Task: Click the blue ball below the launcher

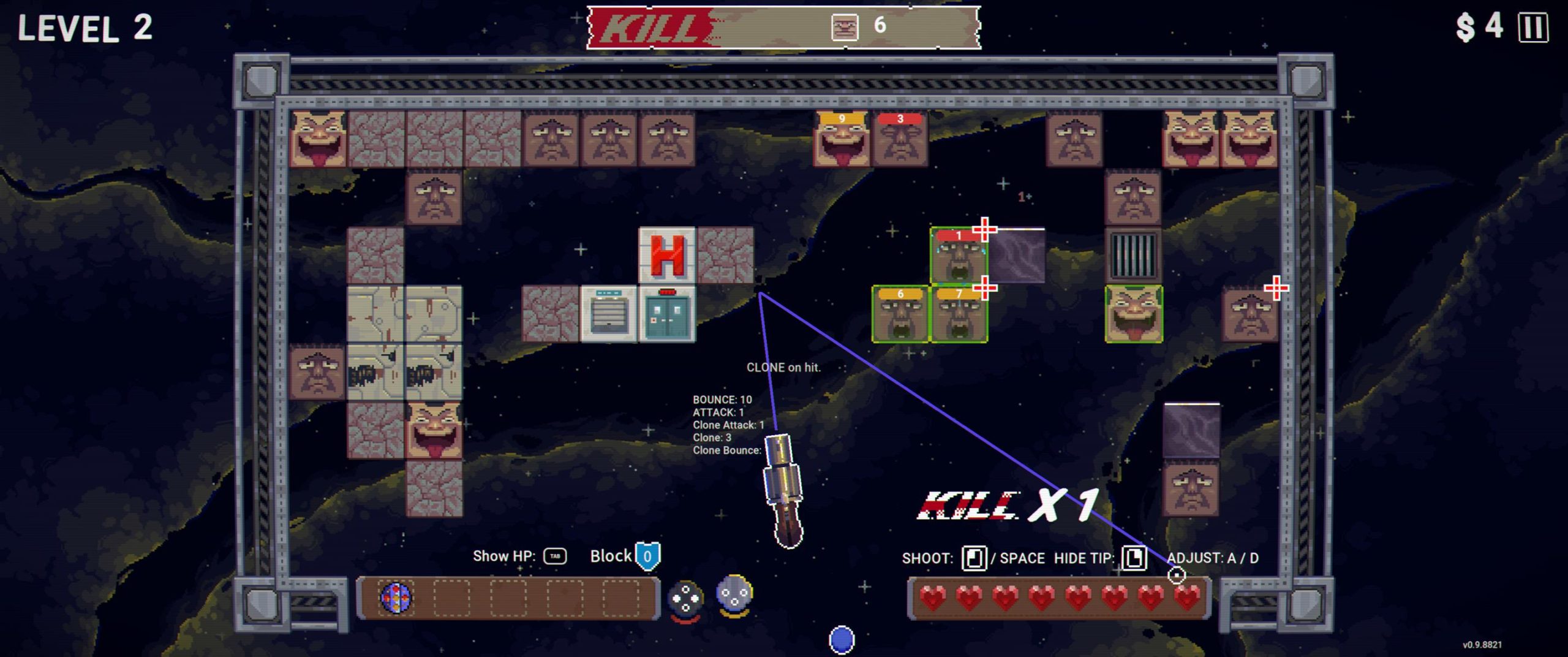Action: pyautogui.click(x=842, y=639)
